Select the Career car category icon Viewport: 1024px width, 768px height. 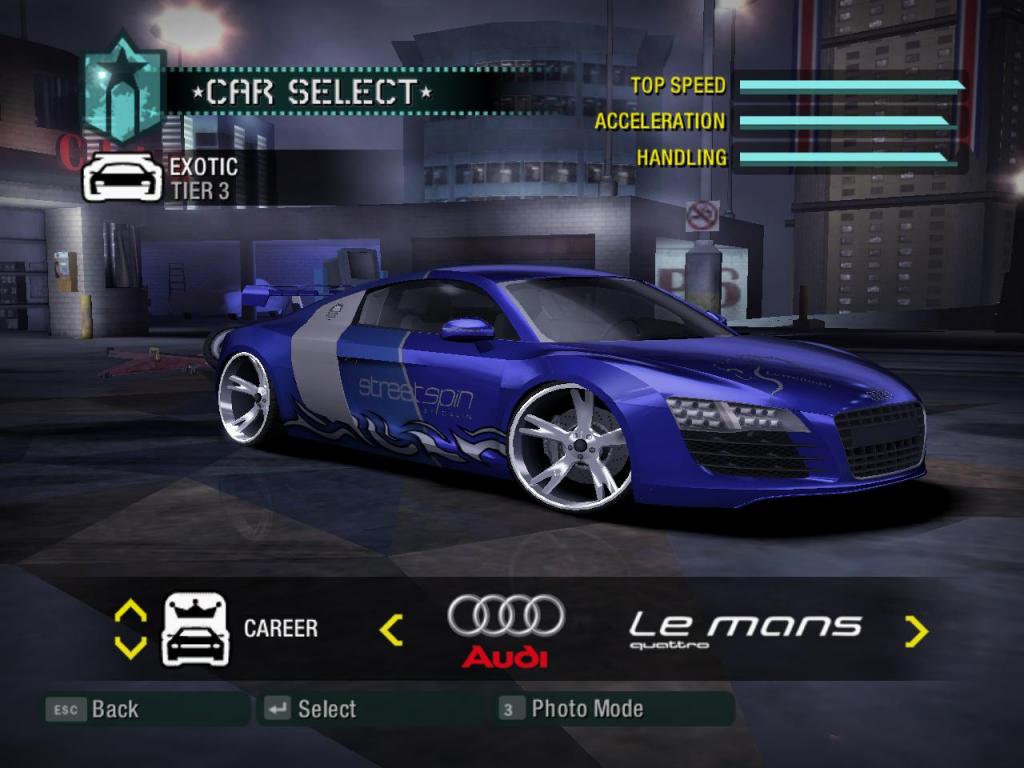(196, 629)
